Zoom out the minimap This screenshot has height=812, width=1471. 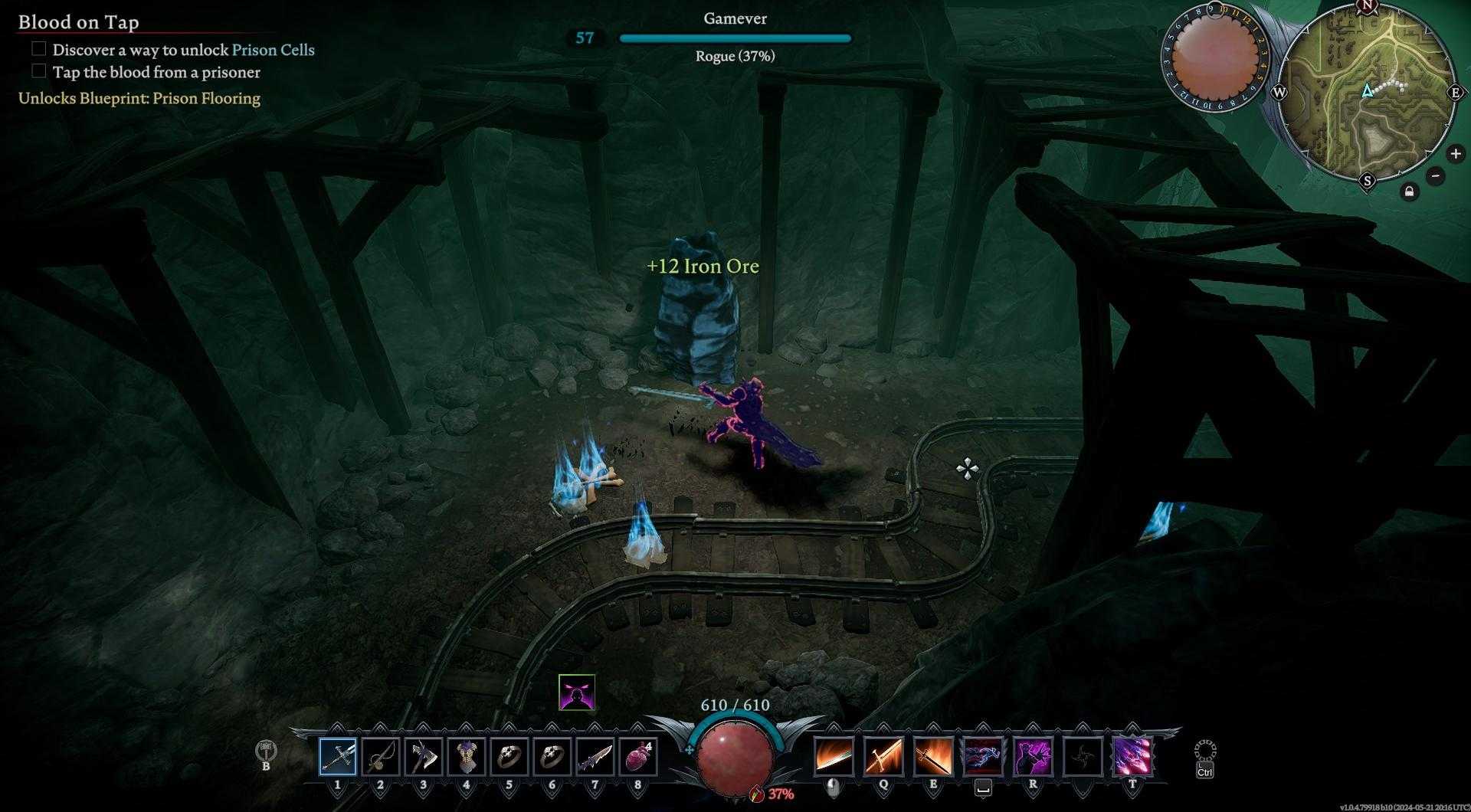click(1436, 176)
